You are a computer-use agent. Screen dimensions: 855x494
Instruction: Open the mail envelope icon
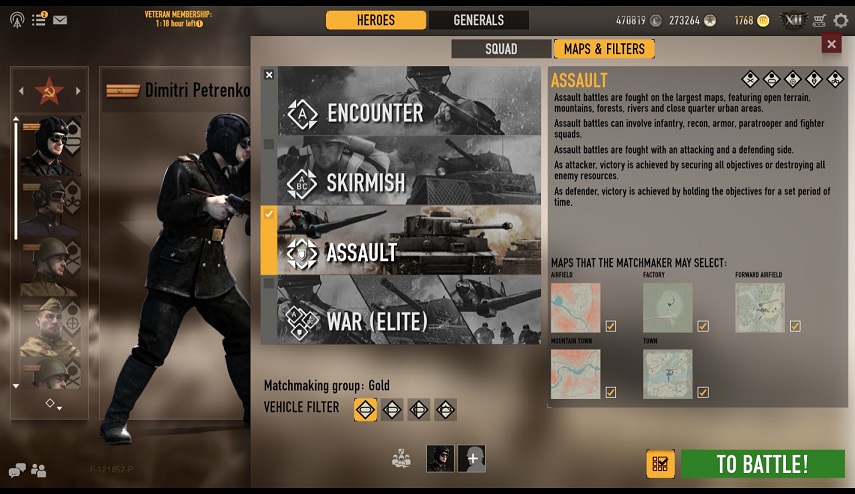pyautogui.click(x=60, y=20)
